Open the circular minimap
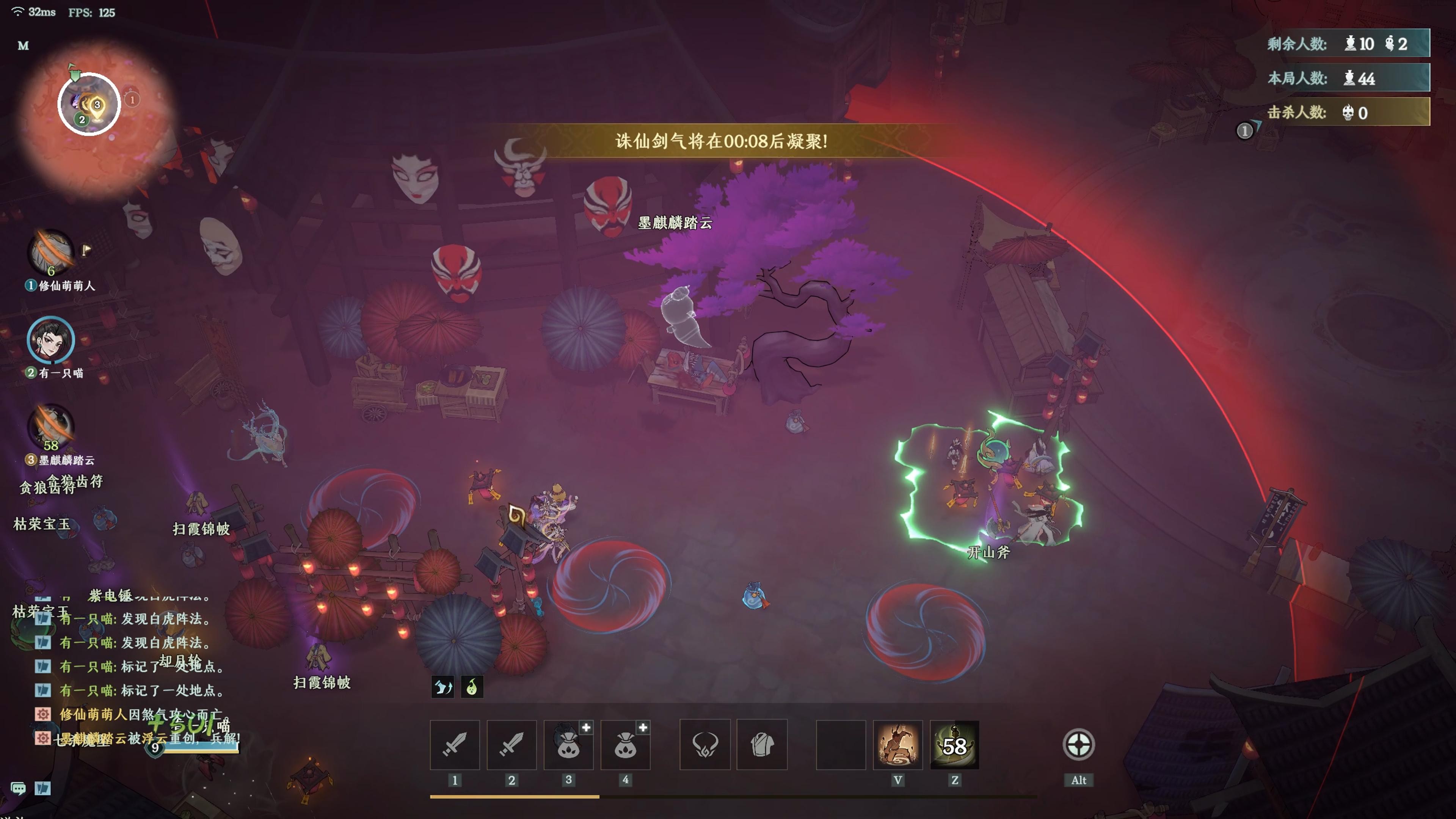Screen dimensions: 1456x819 click(x=89, y=104)
